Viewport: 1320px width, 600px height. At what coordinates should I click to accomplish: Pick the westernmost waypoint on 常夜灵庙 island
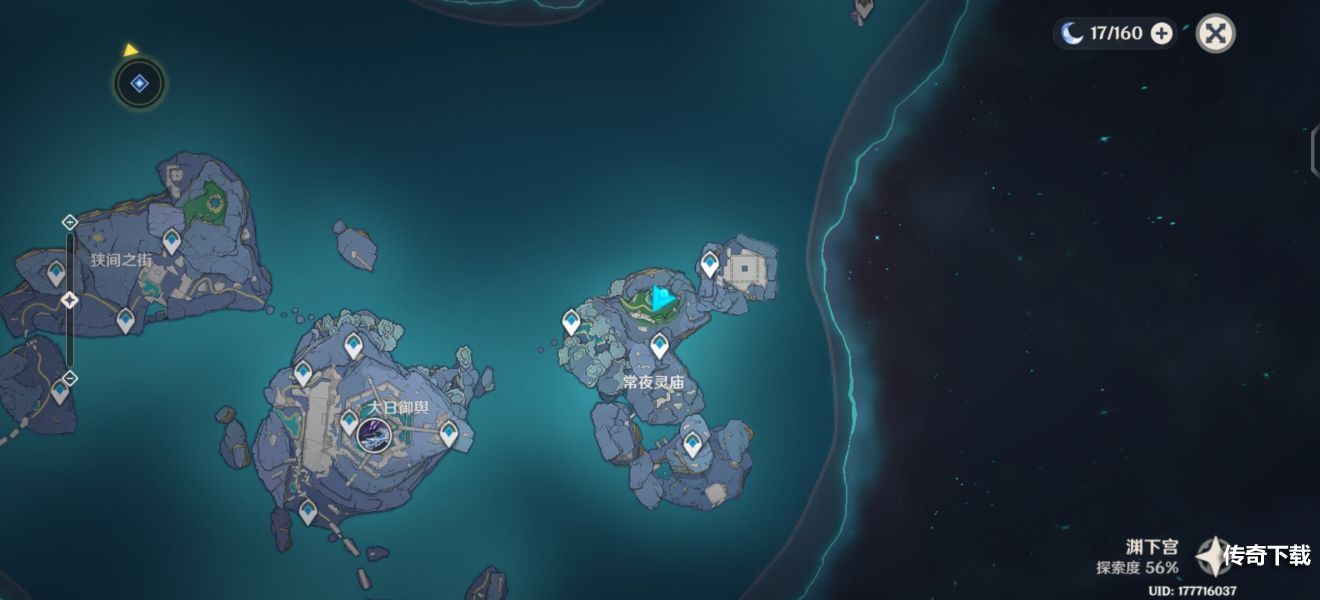click(x=571, y=321)
